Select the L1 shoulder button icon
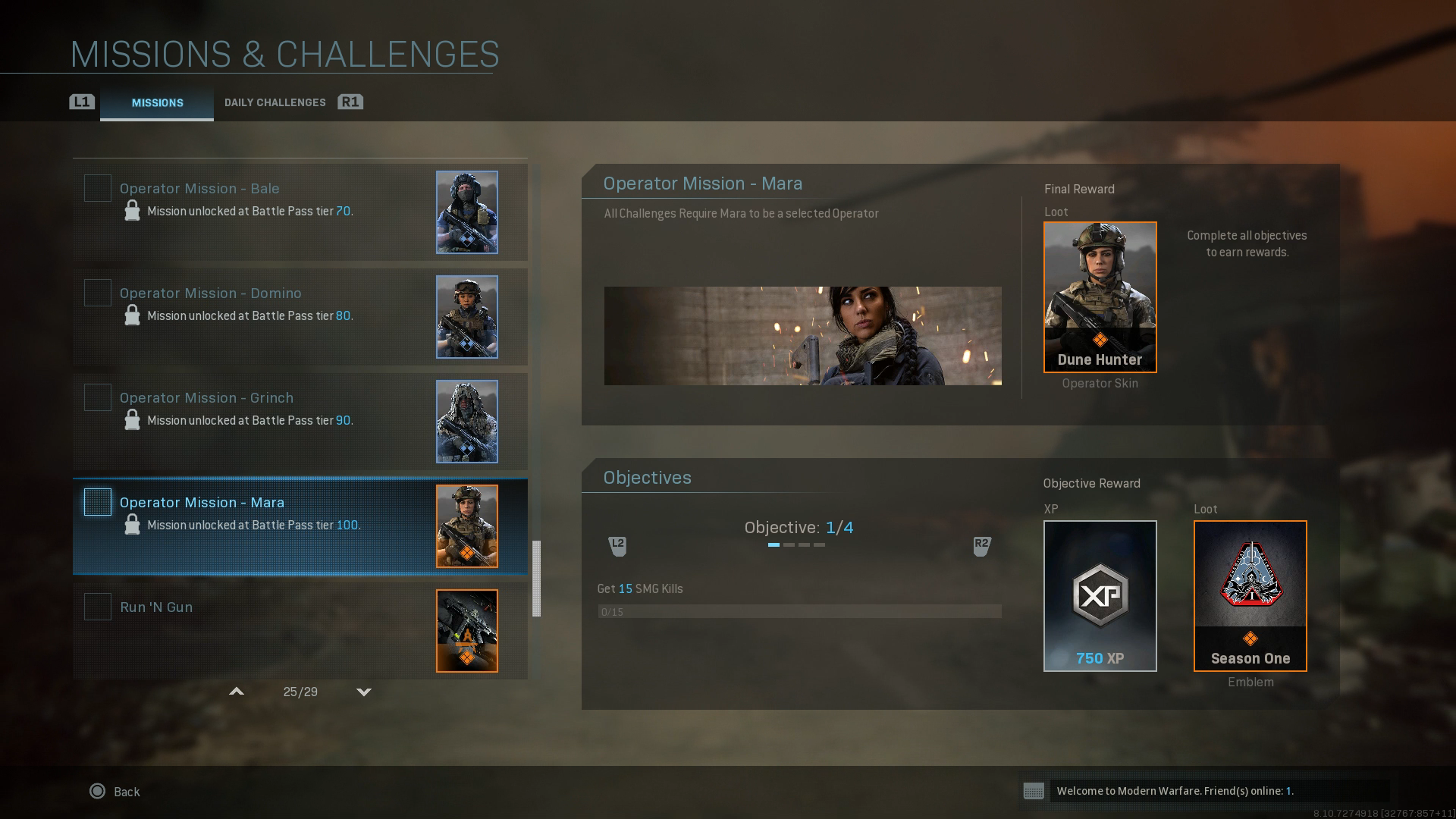1456x819 pixels. coord(81,102)
